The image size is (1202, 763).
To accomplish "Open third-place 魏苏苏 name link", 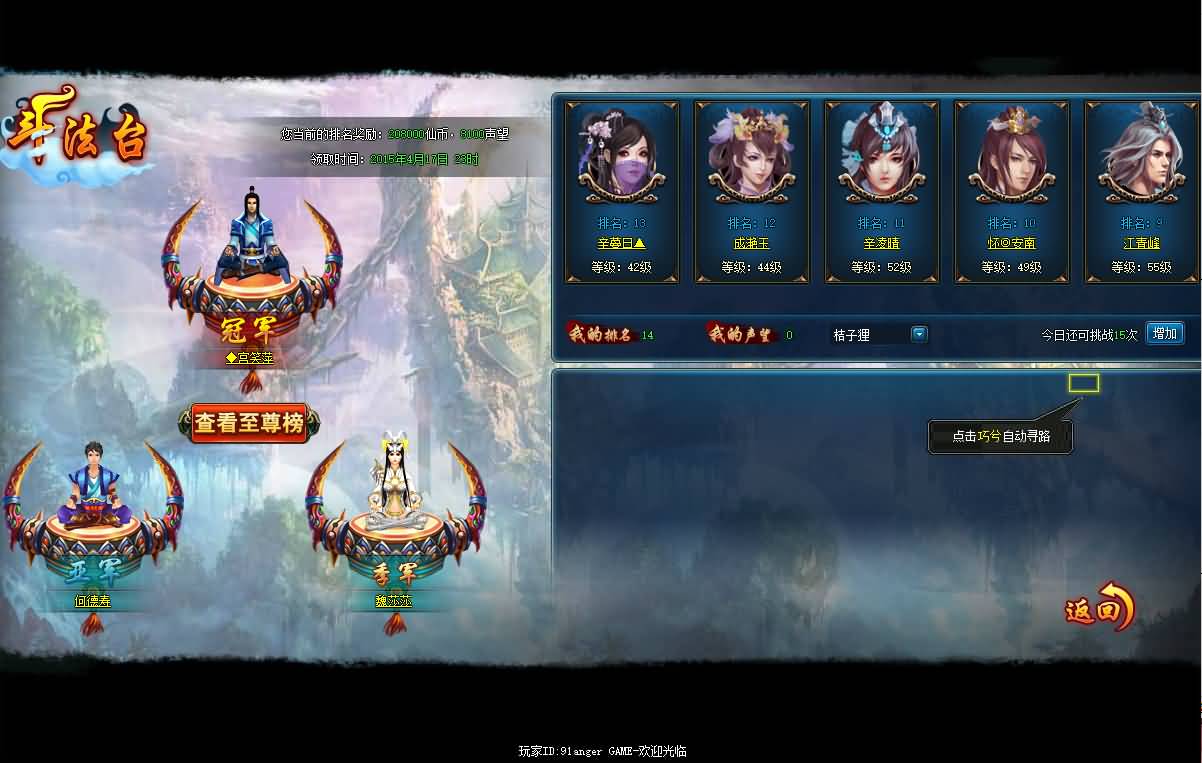I will 393,601.
